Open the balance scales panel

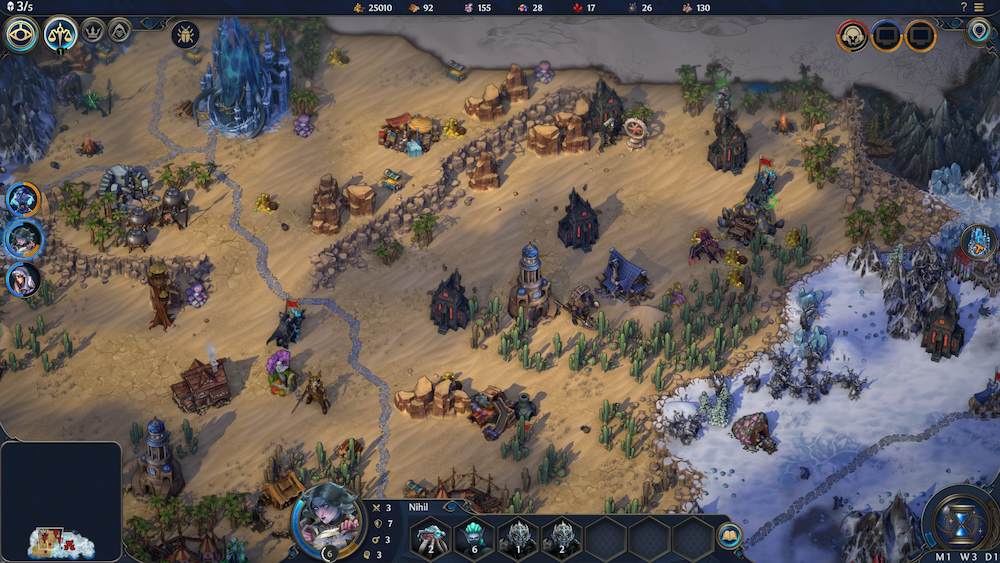point(61,35)
